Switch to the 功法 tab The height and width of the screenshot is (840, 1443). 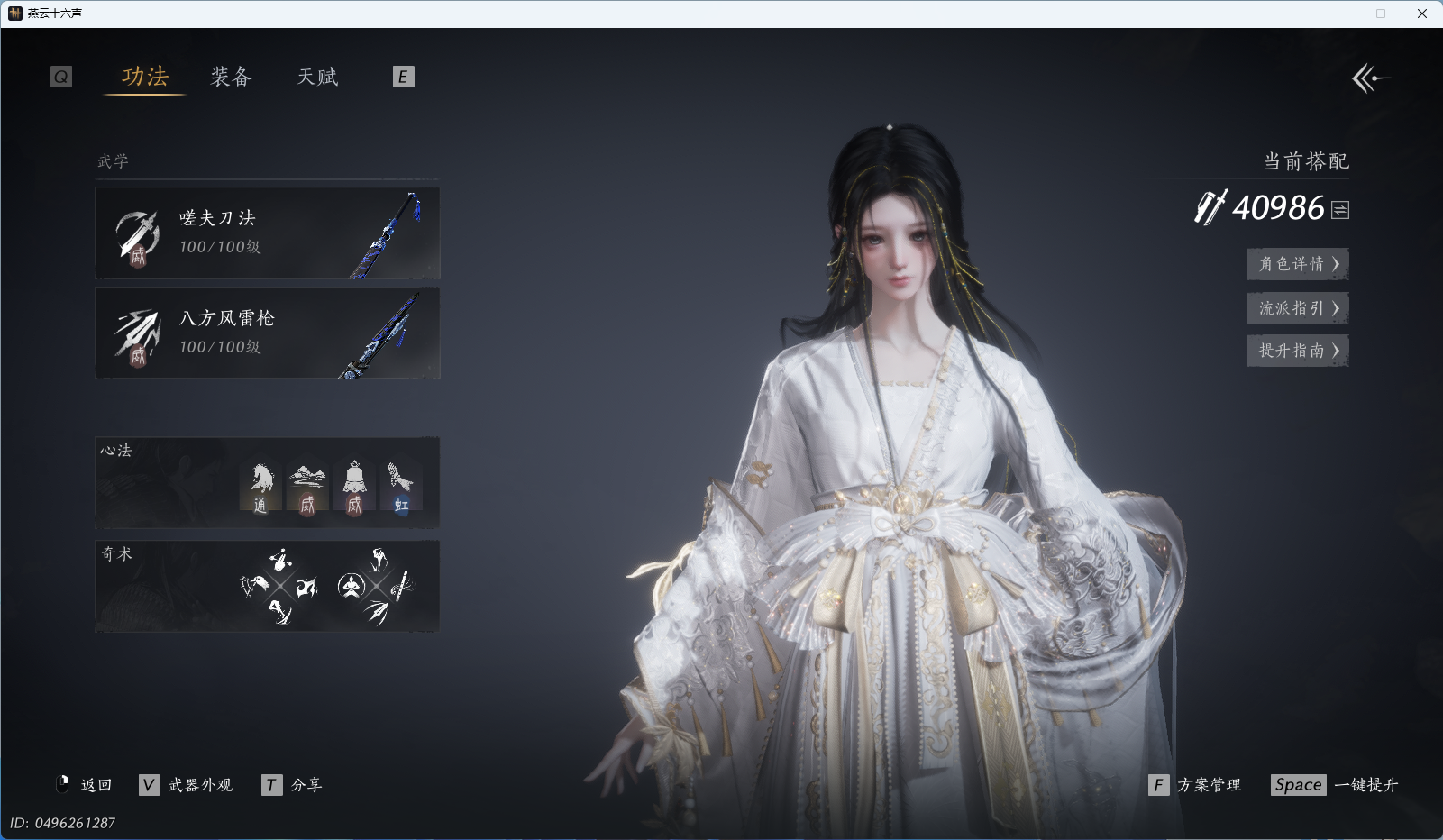(x=145, y=77)
